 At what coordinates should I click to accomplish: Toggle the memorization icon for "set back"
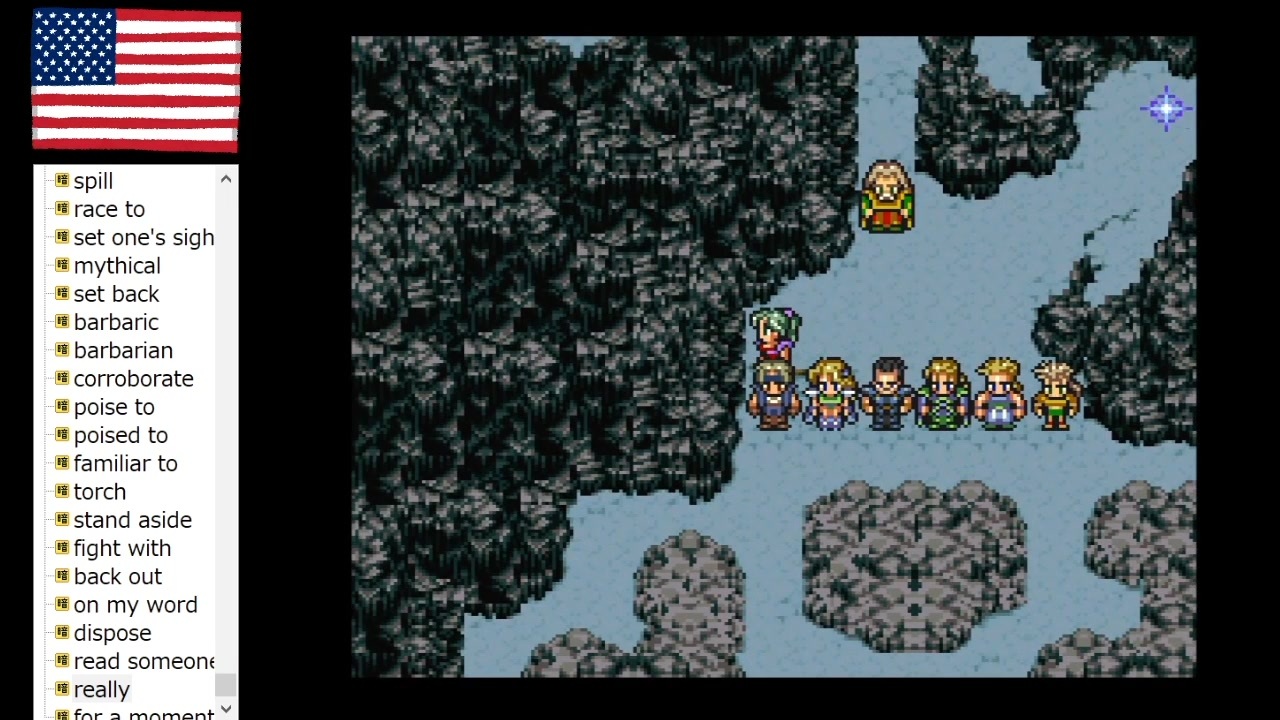pyautogui.click(x=60, y=294)
